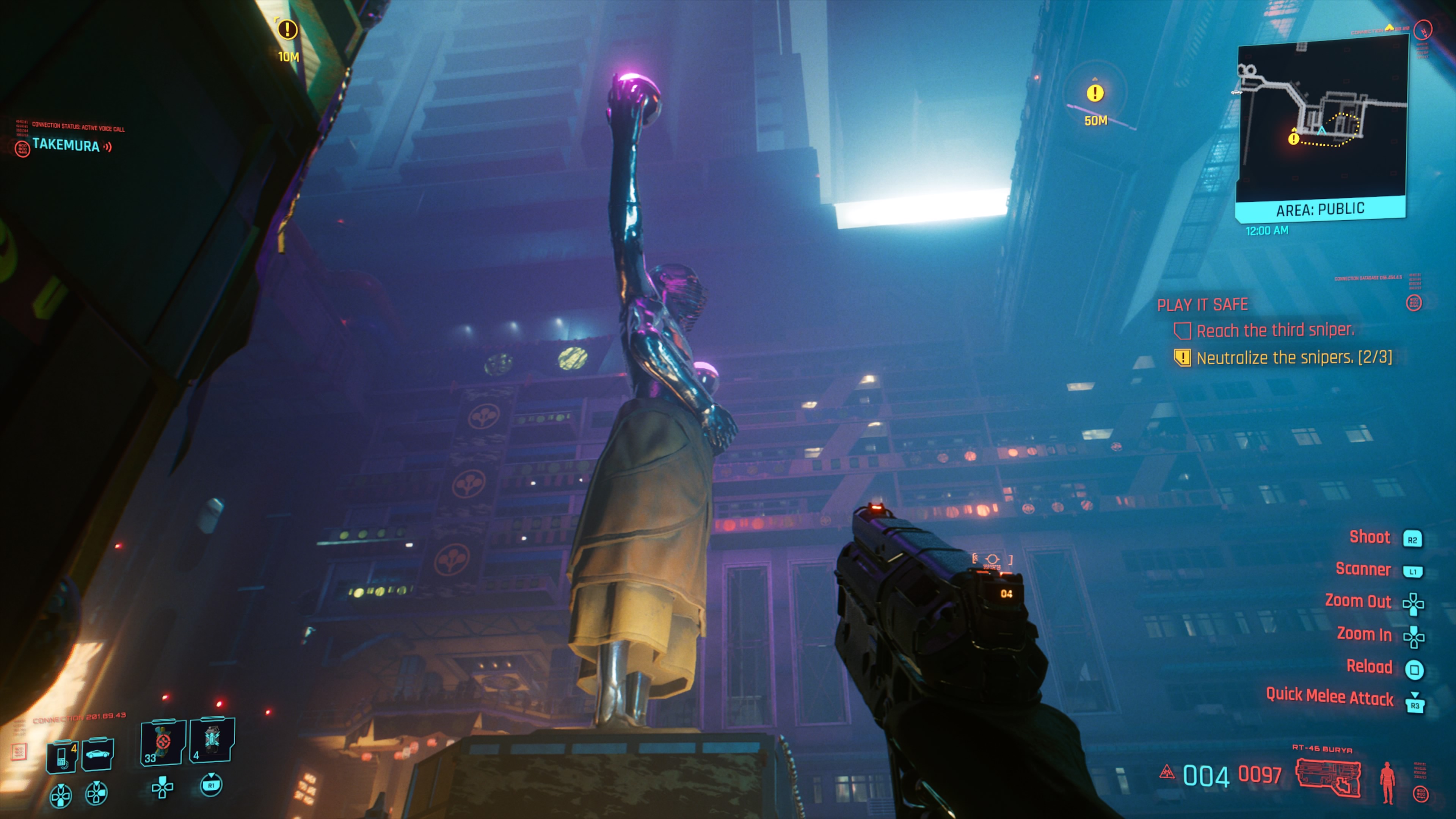Image resolution: width=1456 pixels, height=819 pixels.
Task: Select the grenade slot showing 4
Action: point(212,740)
